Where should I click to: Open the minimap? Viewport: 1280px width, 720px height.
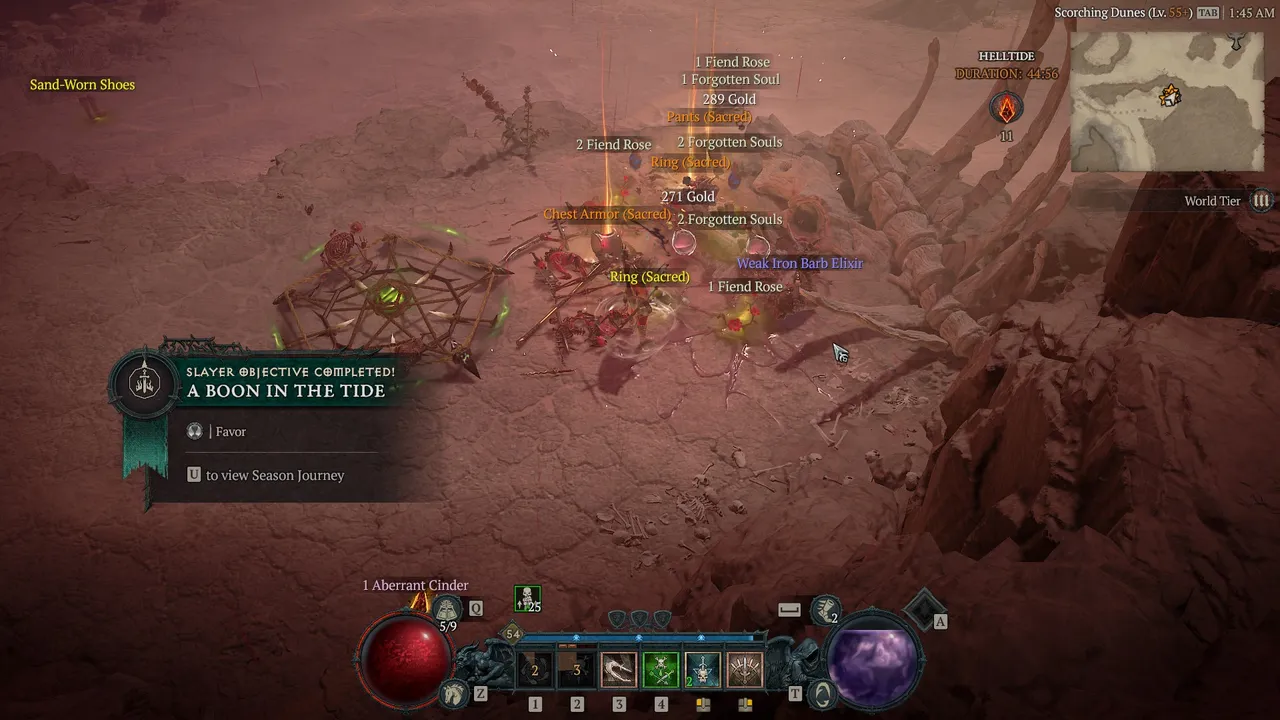click(x=1167, y=101)
